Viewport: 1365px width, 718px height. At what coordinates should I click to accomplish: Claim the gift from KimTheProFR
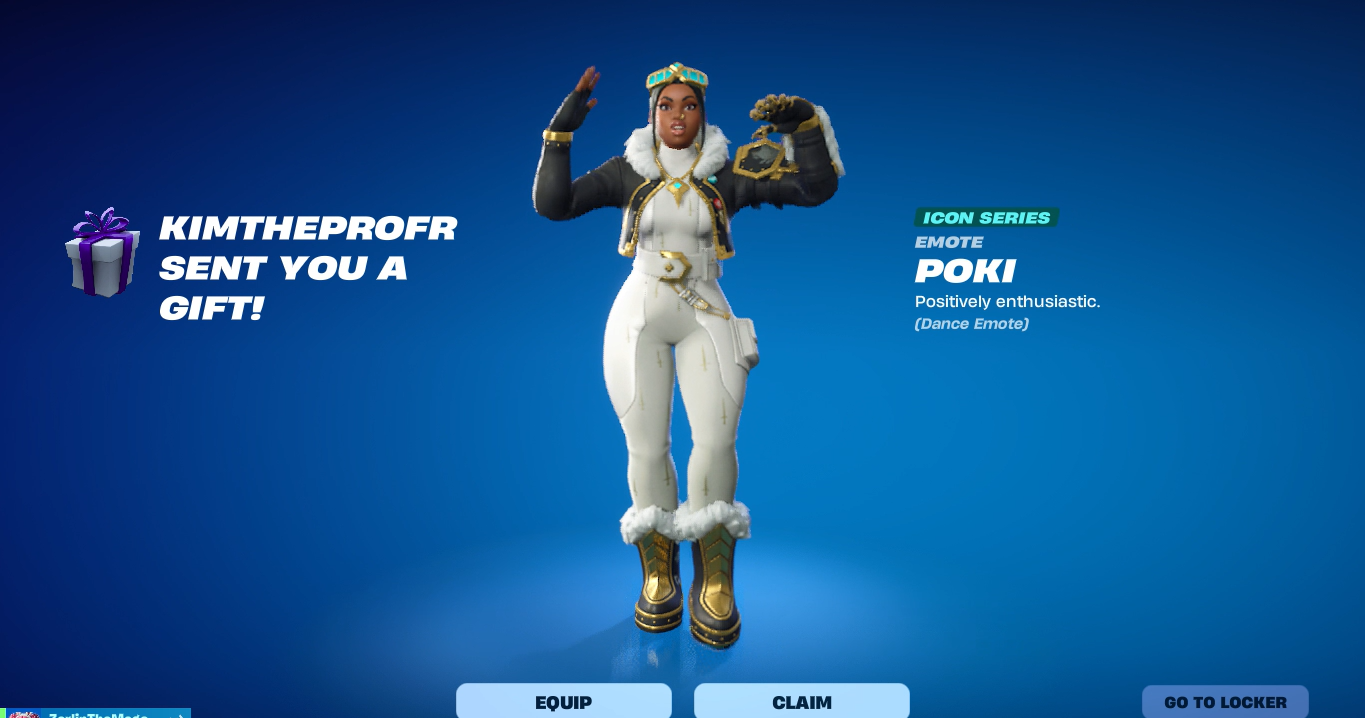pos(801,701)
